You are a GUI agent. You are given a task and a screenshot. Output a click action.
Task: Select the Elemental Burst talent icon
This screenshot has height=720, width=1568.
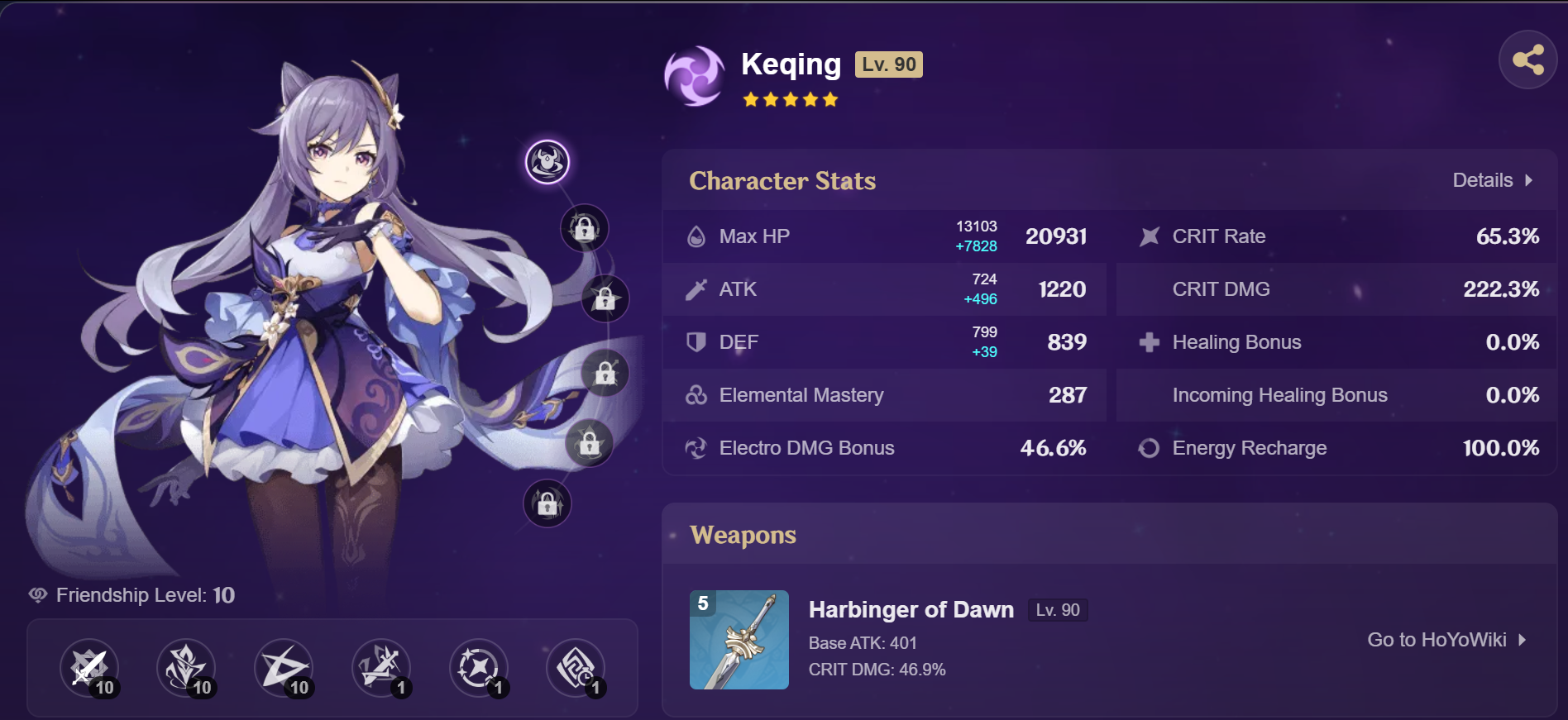coord(284,668)
